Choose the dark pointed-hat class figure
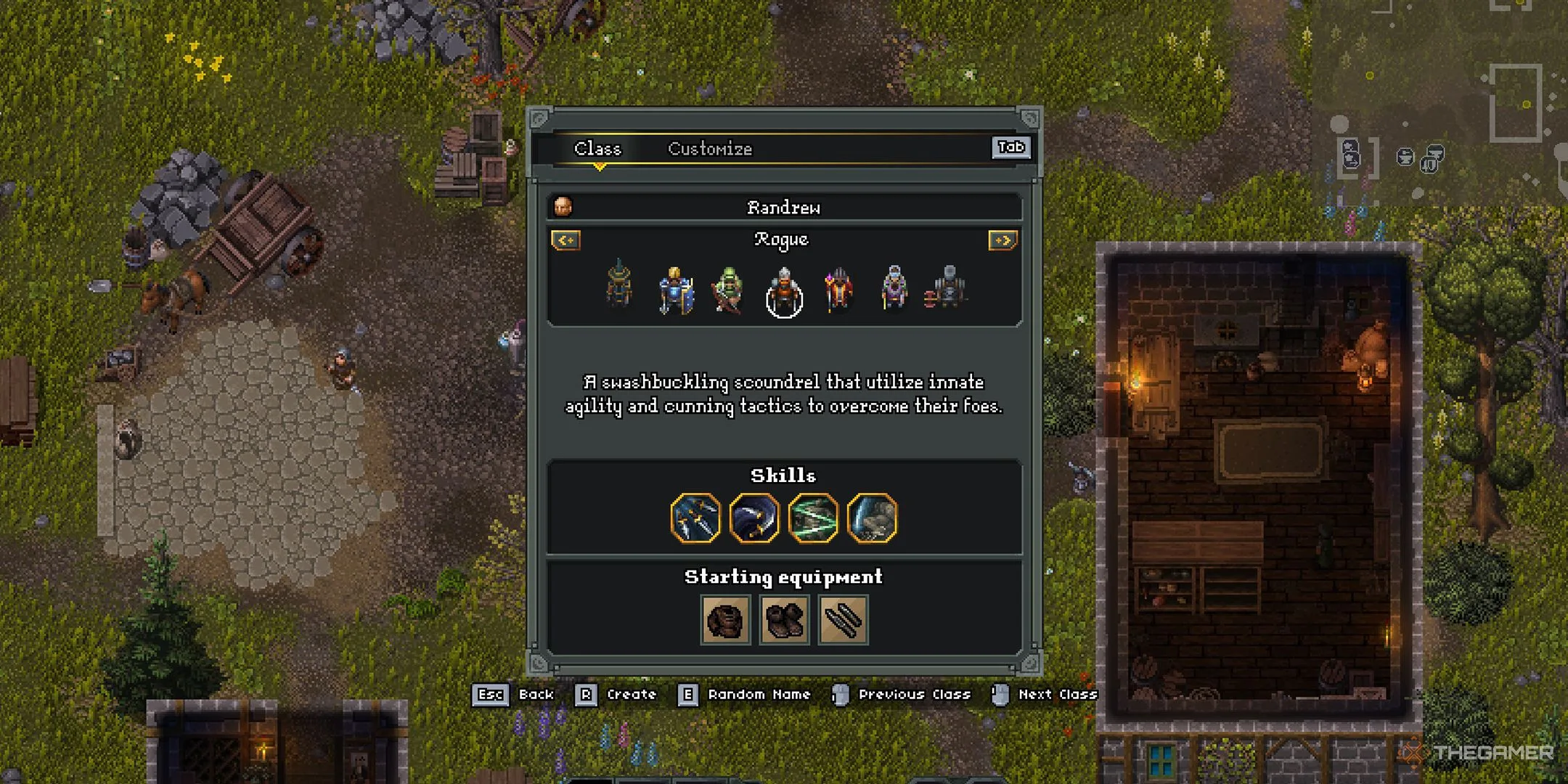 point(619,284)
